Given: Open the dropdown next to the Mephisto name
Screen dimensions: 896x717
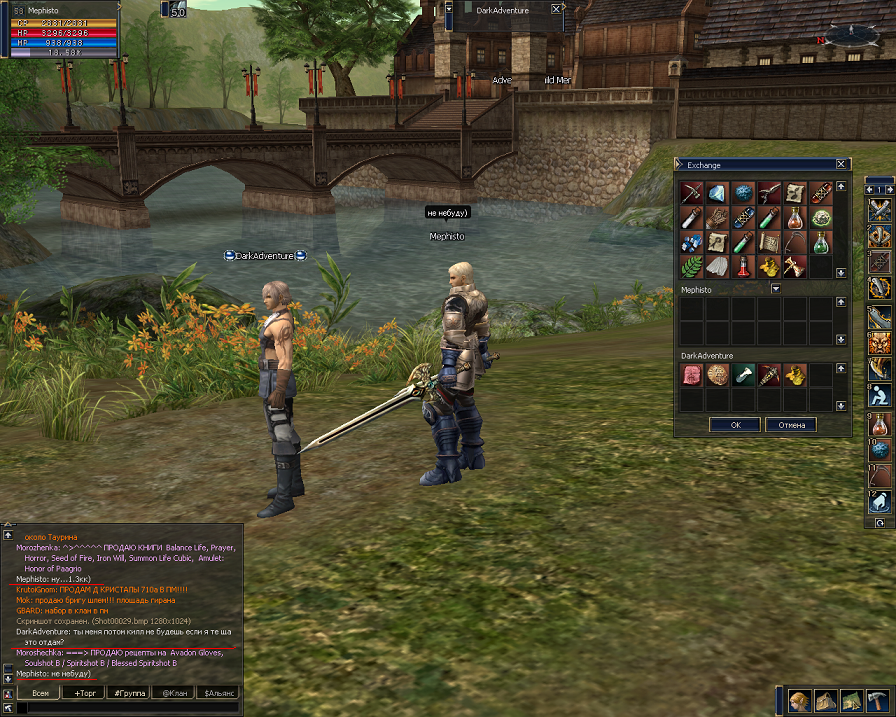Looking at the screenshot, I should pos(776,289).
